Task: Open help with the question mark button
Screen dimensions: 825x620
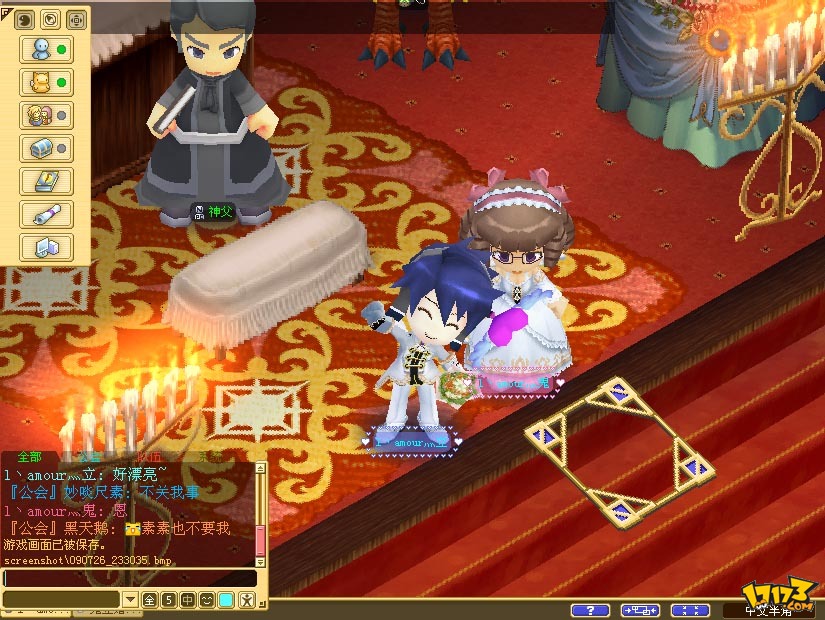Action: coord(590,610)
